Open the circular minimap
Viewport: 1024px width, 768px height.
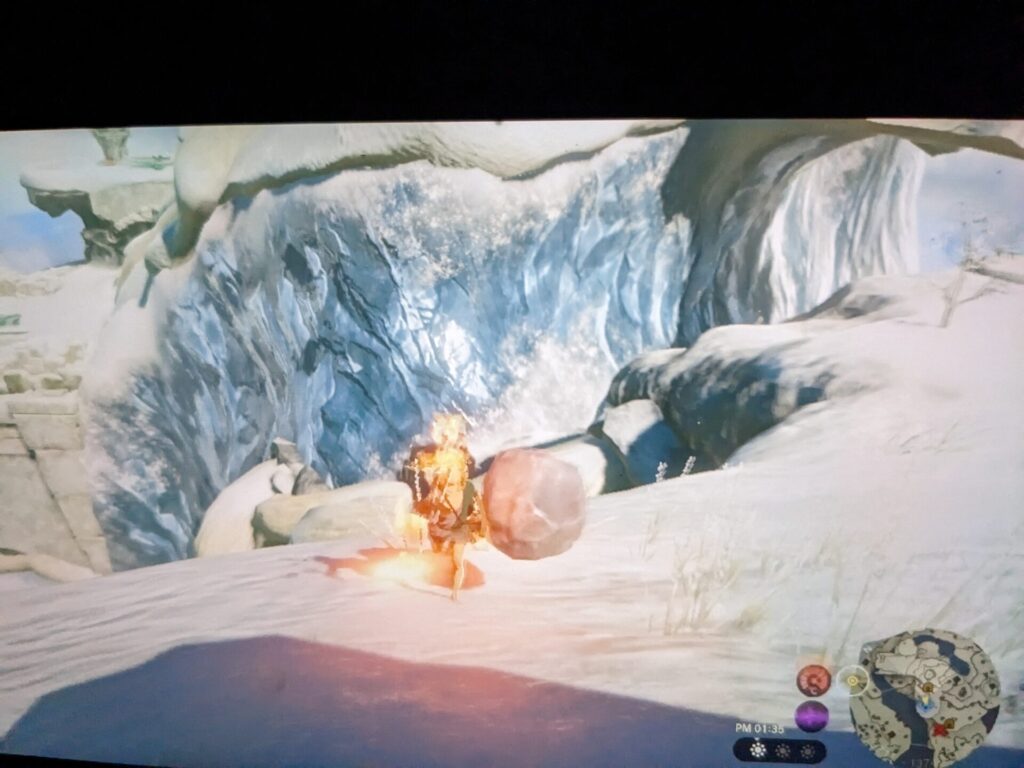pyautogui.click(x=925, y=699)
